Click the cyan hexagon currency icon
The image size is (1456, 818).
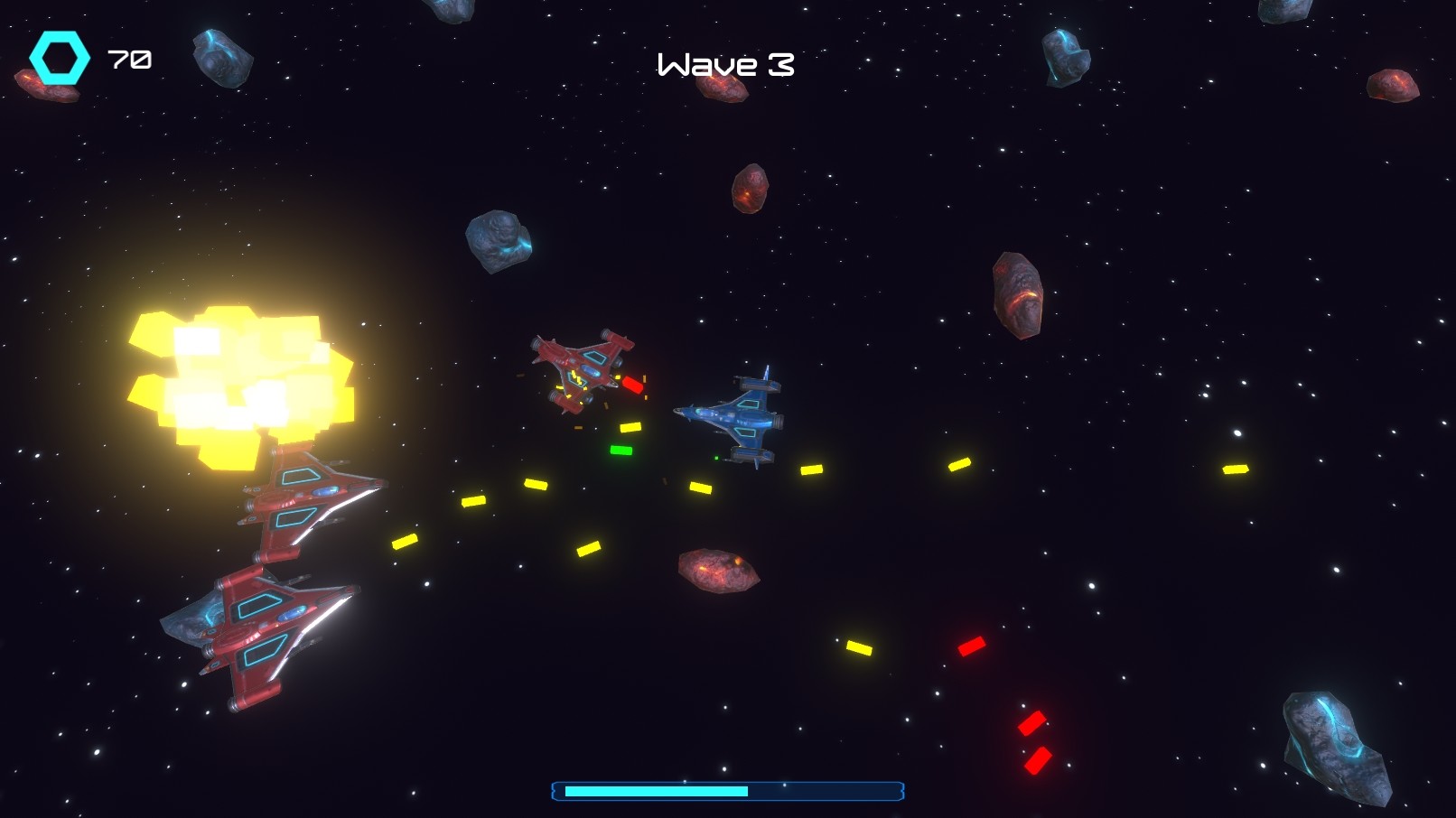coord(60,59)
